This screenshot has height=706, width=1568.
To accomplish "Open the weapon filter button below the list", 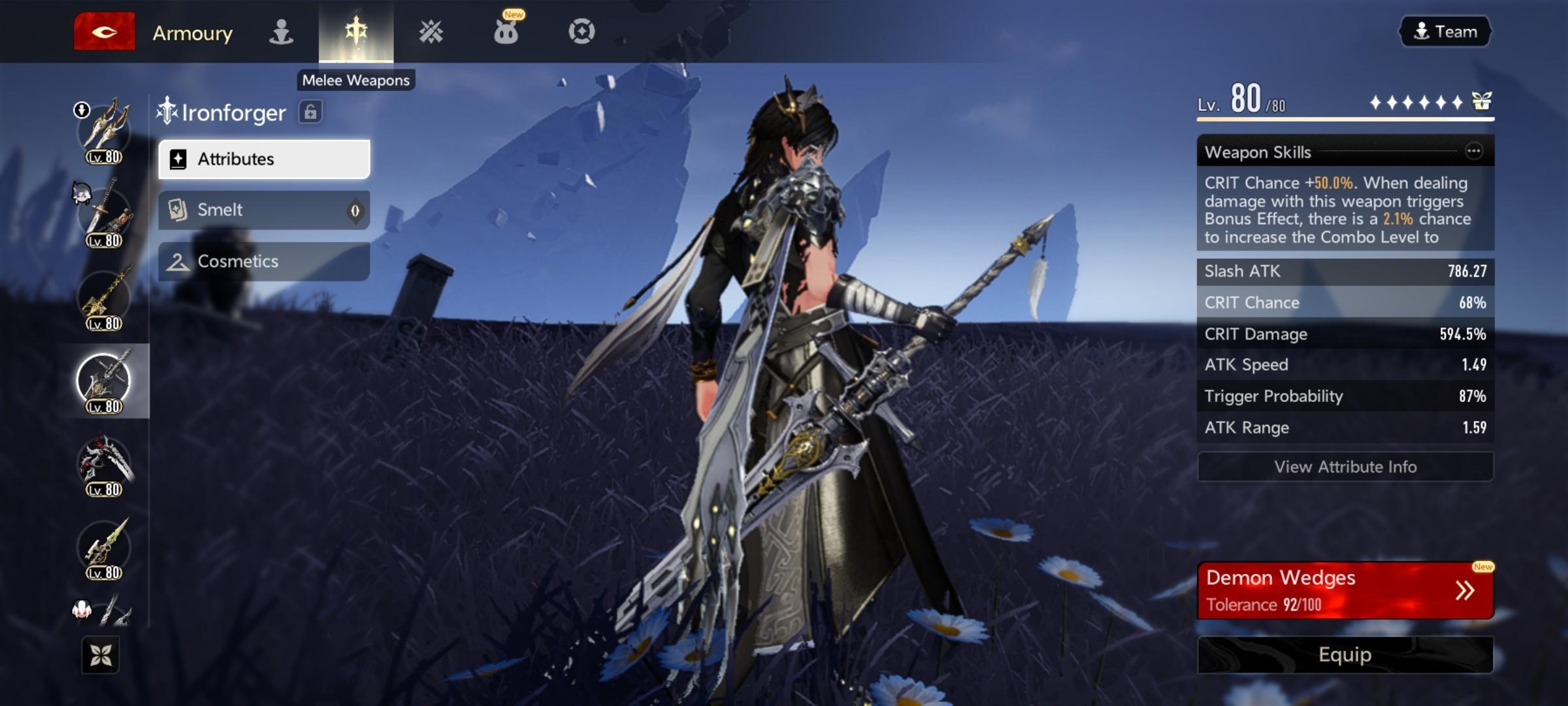I will [x=101, y=654].
